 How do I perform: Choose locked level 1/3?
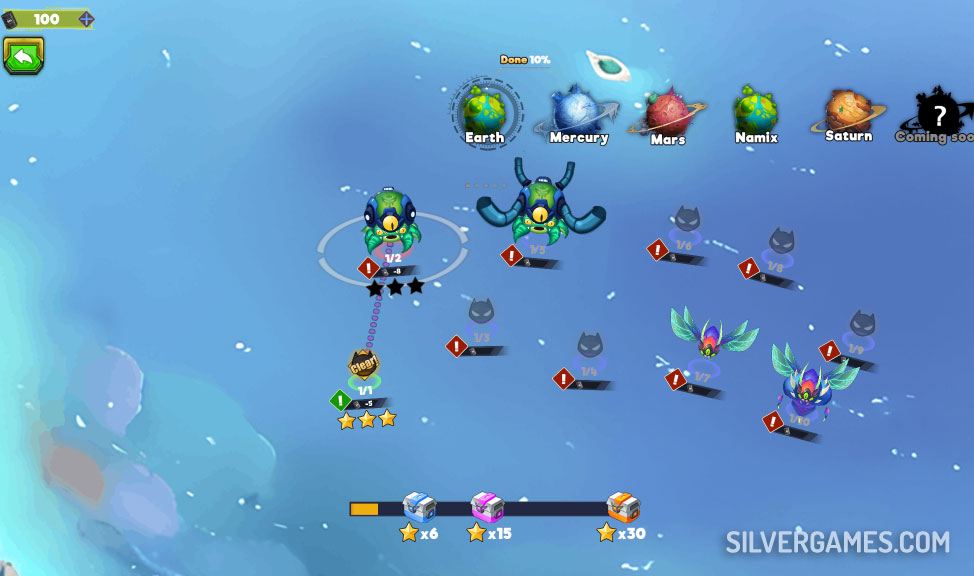click(481, 318)
